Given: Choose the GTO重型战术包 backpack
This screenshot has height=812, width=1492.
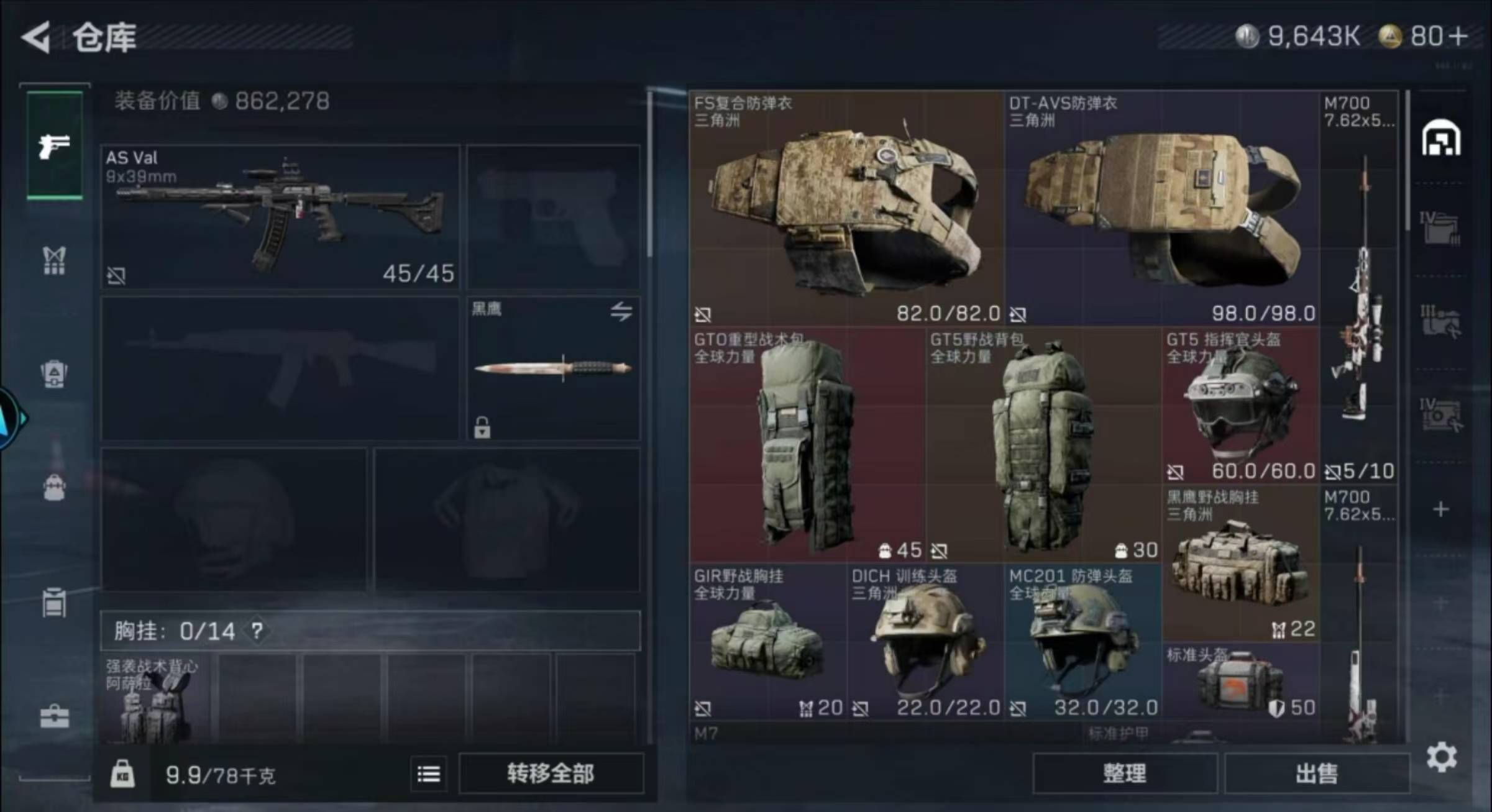Looking at the screenshot, I should (x=807, y=445).
